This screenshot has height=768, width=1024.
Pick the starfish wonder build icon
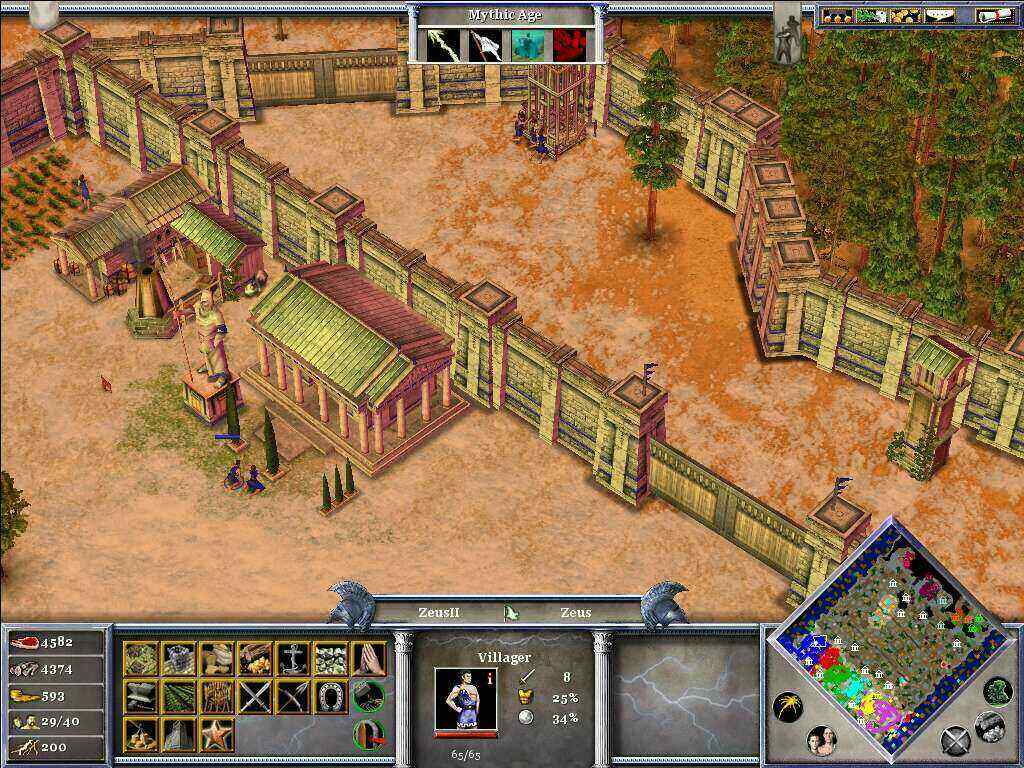click(216, 735)
